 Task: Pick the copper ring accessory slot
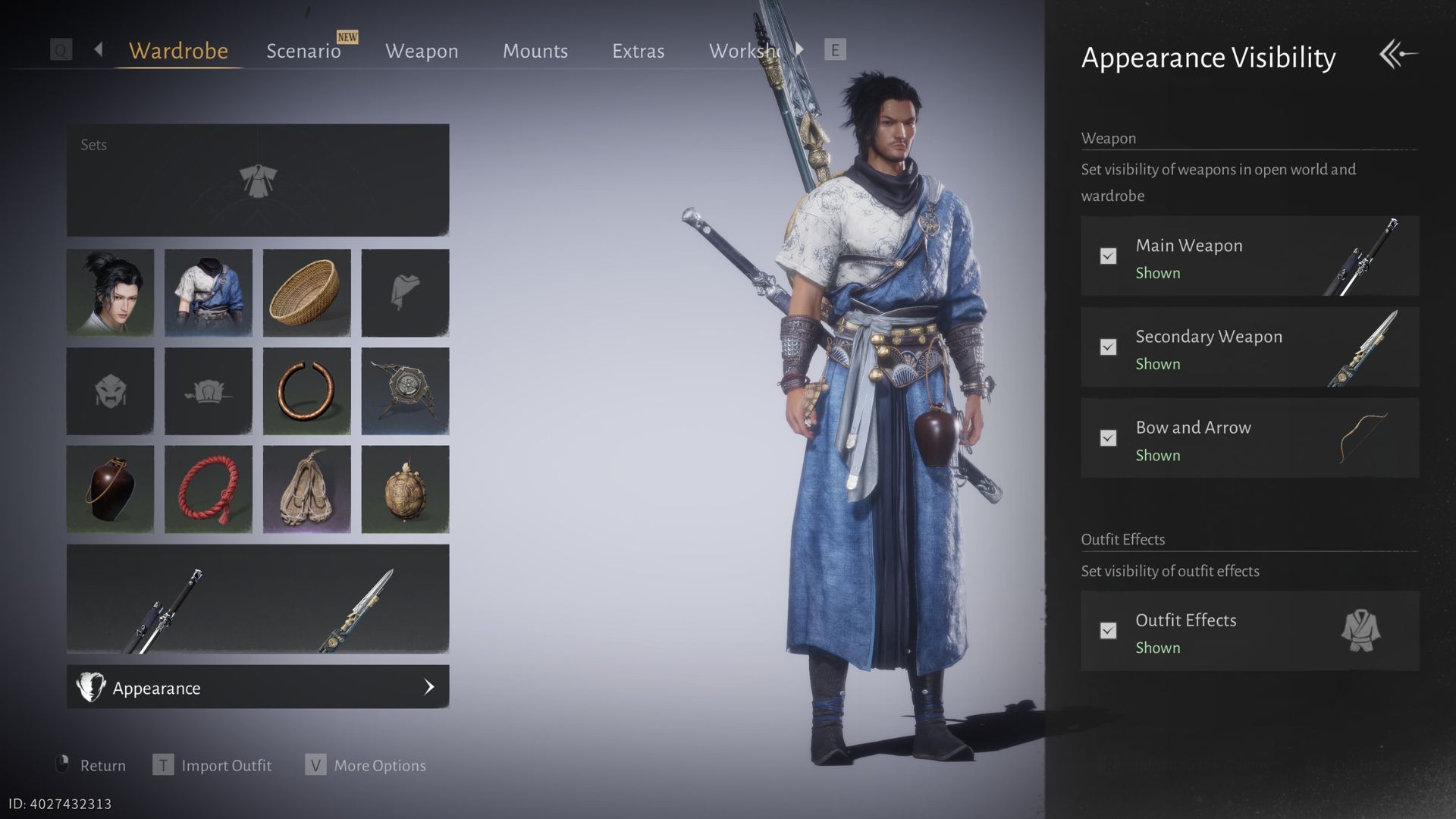click(x=306, y=391)
